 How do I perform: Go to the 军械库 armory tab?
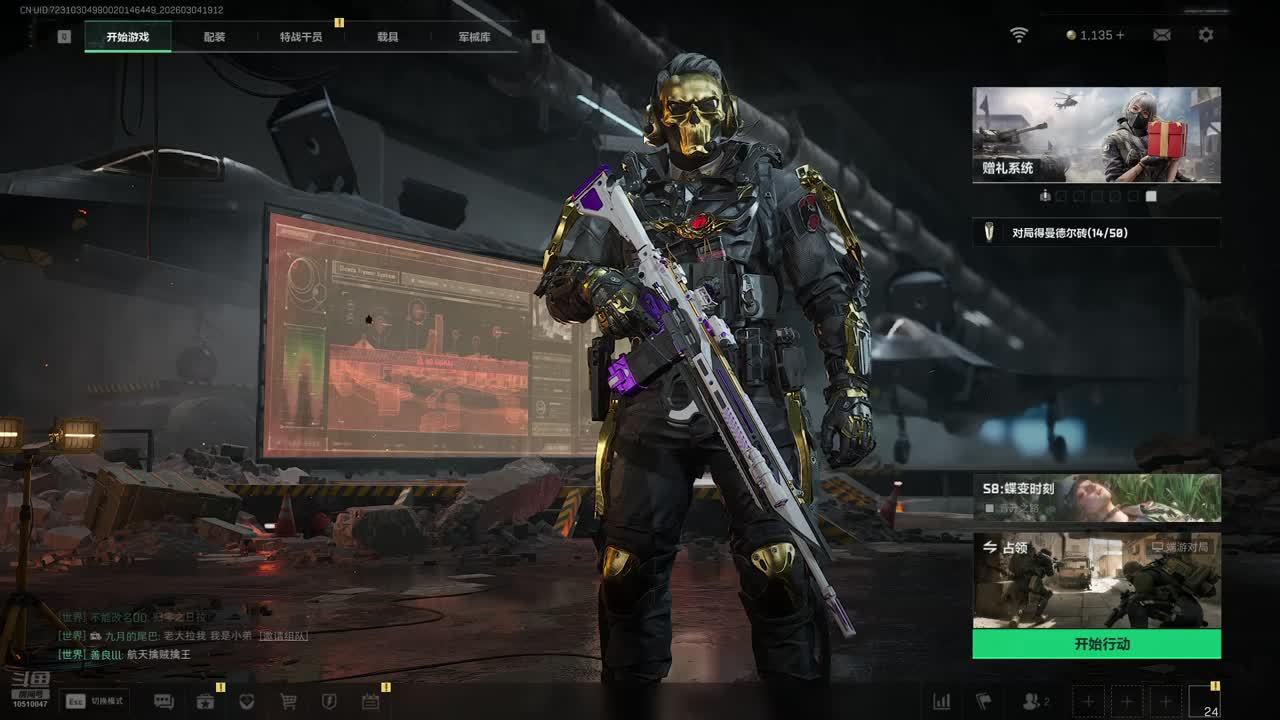(x=474, y=37)
